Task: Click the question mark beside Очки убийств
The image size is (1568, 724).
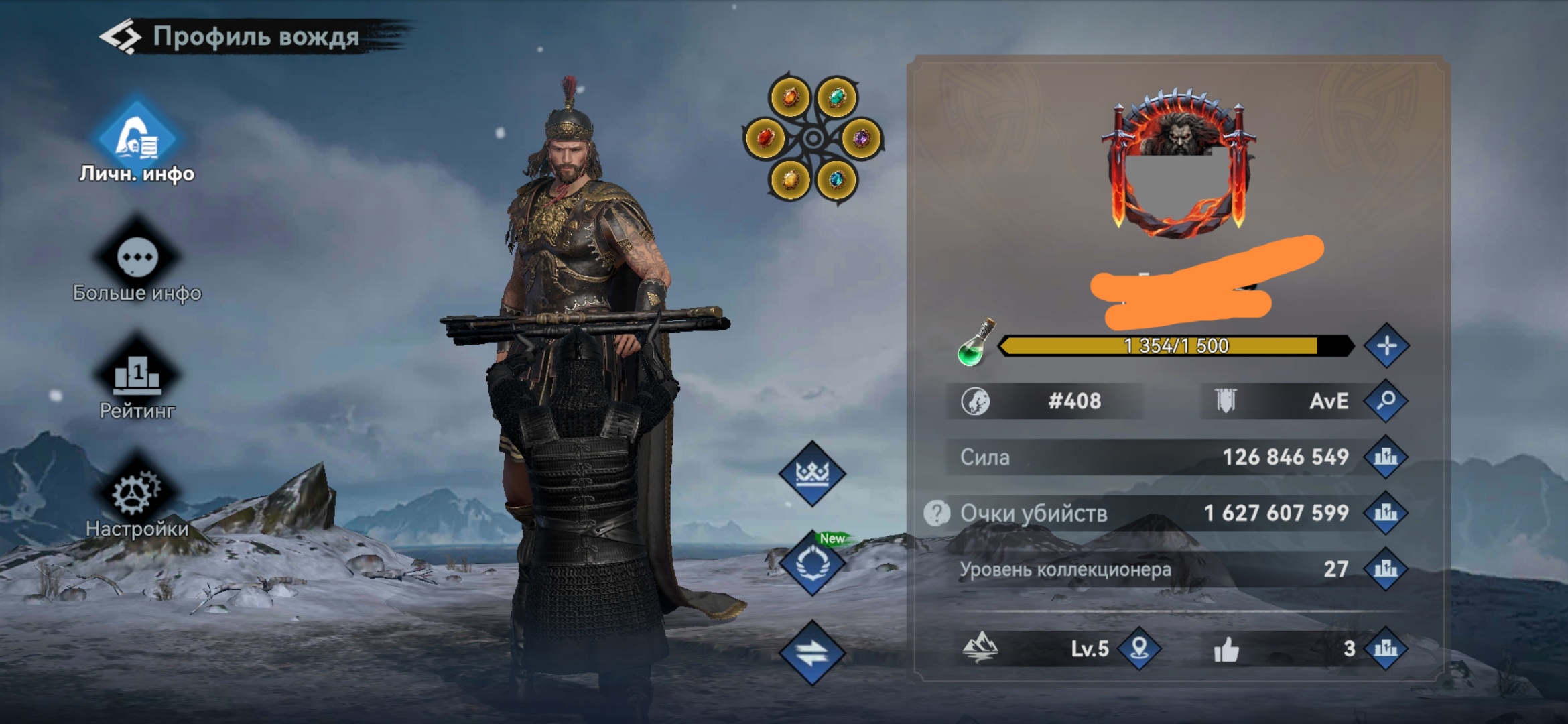Action: click(937, 514)
